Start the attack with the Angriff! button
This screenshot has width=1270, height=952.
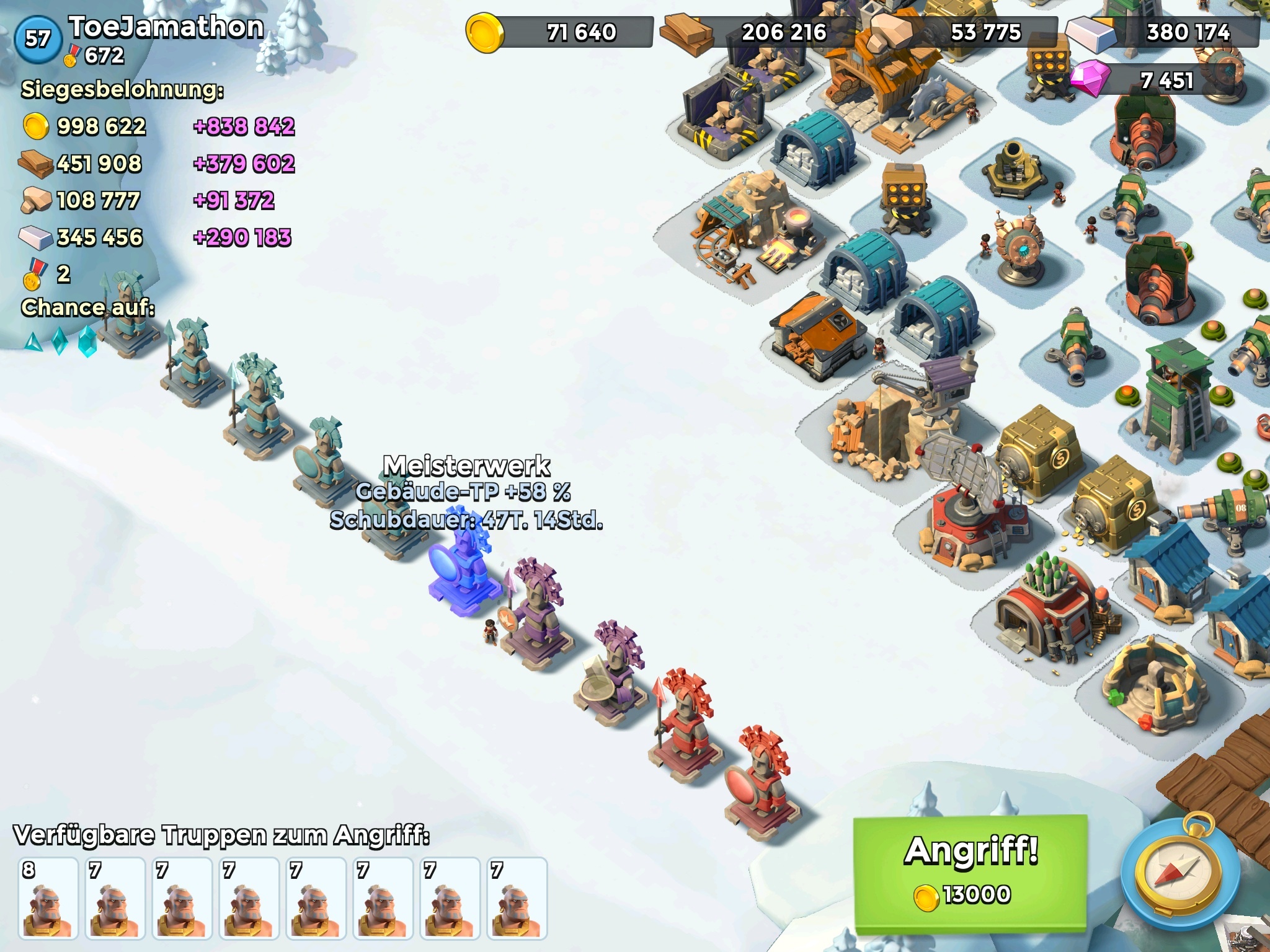(970, 874)
